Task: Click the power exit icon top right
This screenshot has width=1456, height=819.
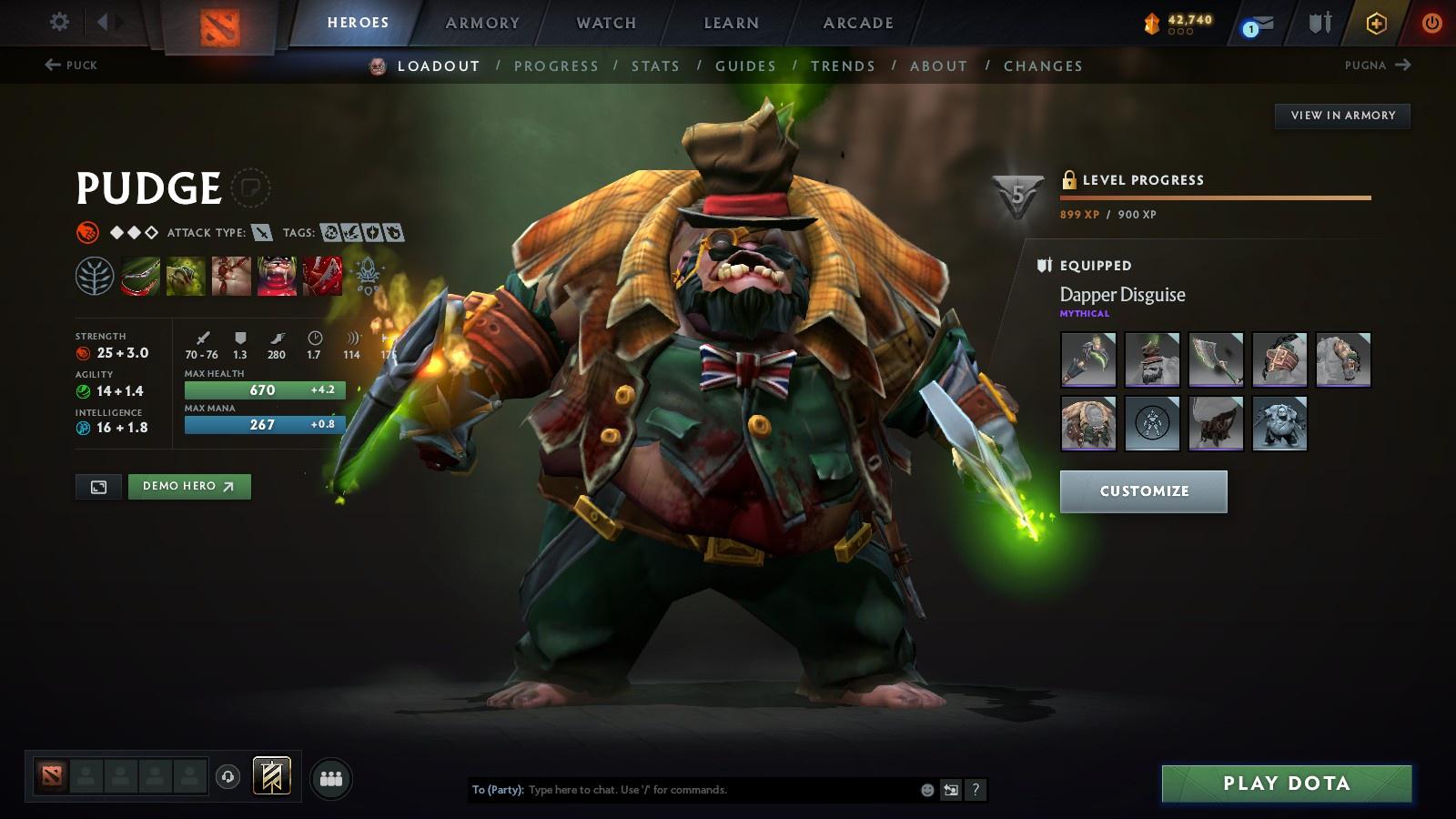Action: pyautogui.click(x=1431, y=24)
